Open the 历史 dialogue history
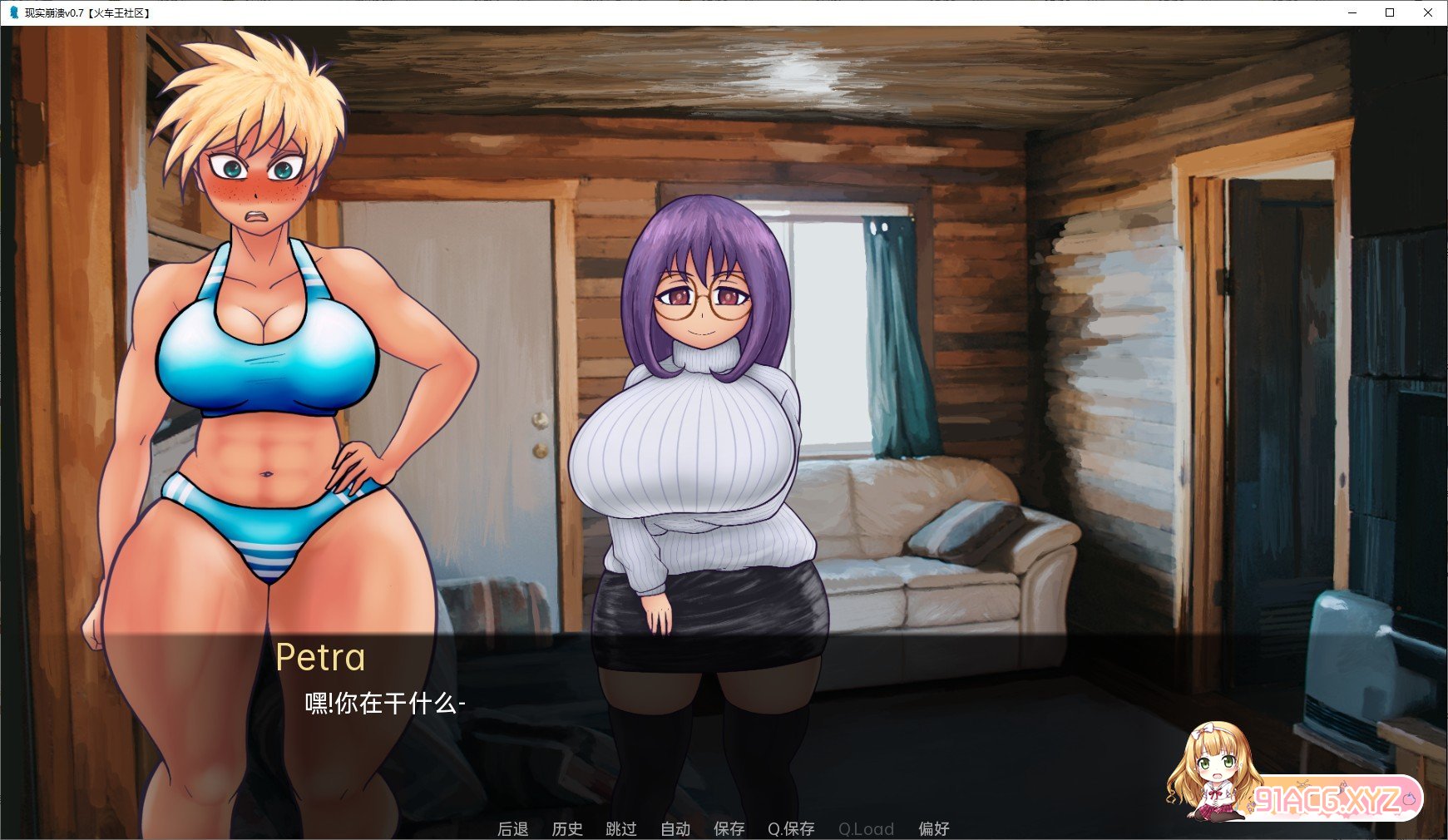Image resolution: width=1448 pixels, height=840 pixels. tap(567, 828)
